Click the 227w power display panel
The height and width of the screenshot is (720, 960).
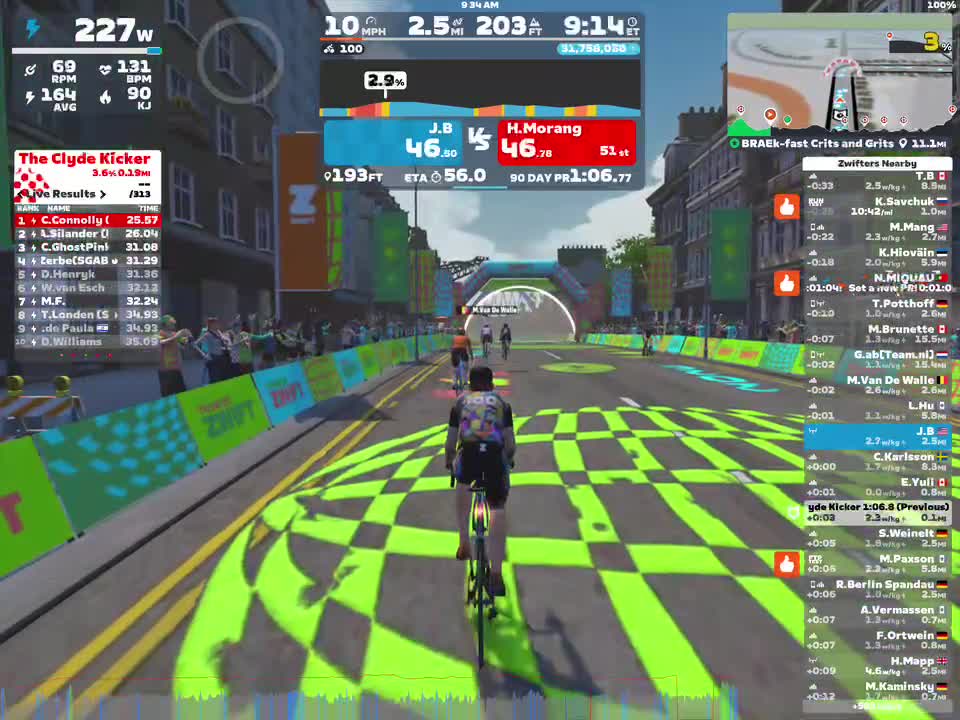(87, 30)
